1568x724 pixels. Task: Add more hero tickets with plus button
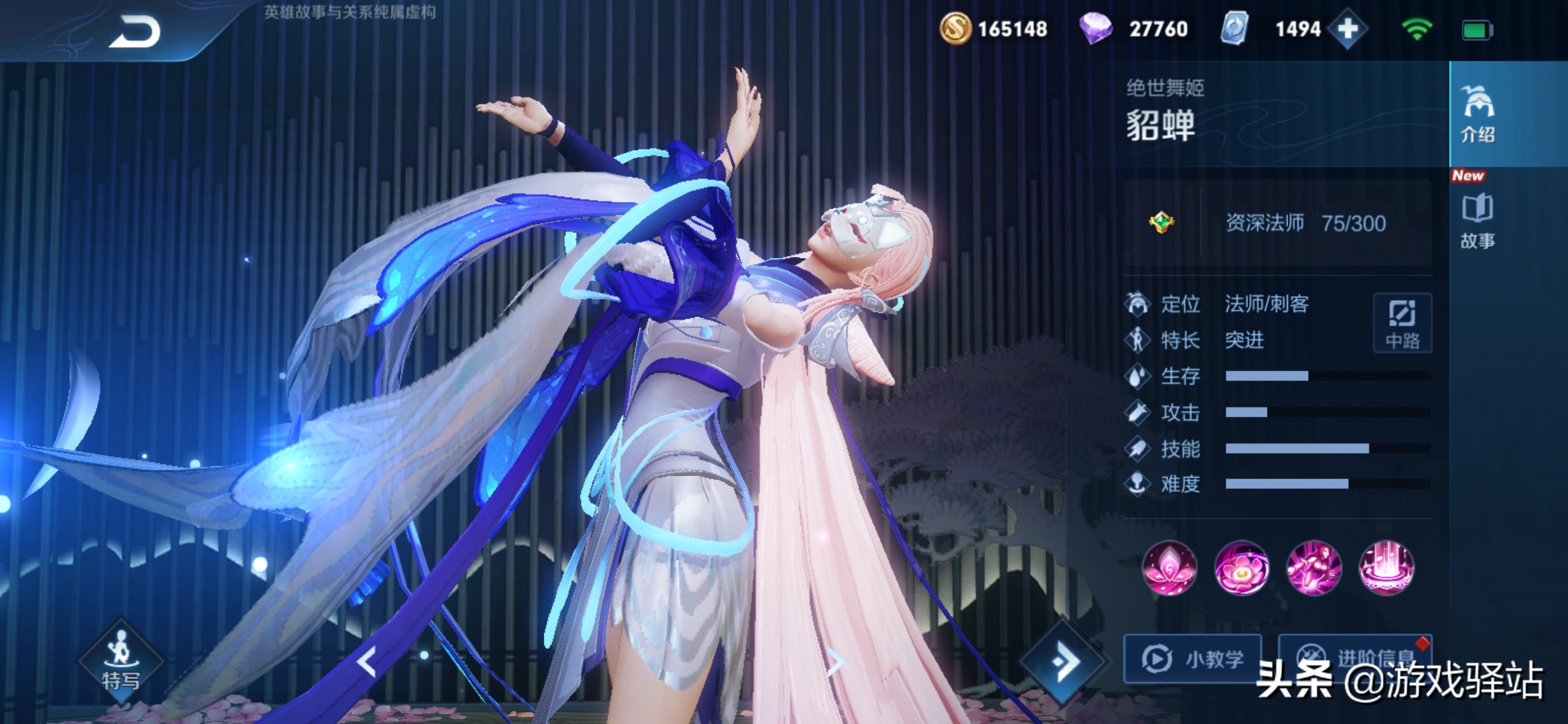1347,29
